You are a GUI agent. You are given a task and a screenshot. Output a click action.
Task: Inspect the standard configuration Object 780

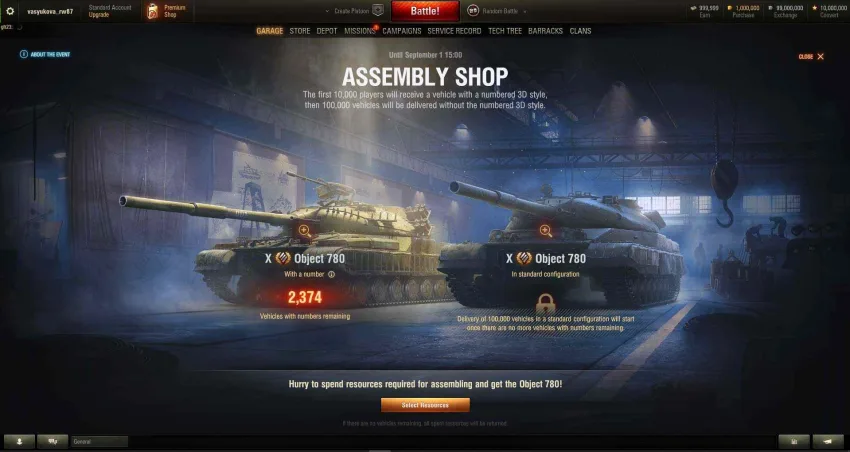pos(545,231)
